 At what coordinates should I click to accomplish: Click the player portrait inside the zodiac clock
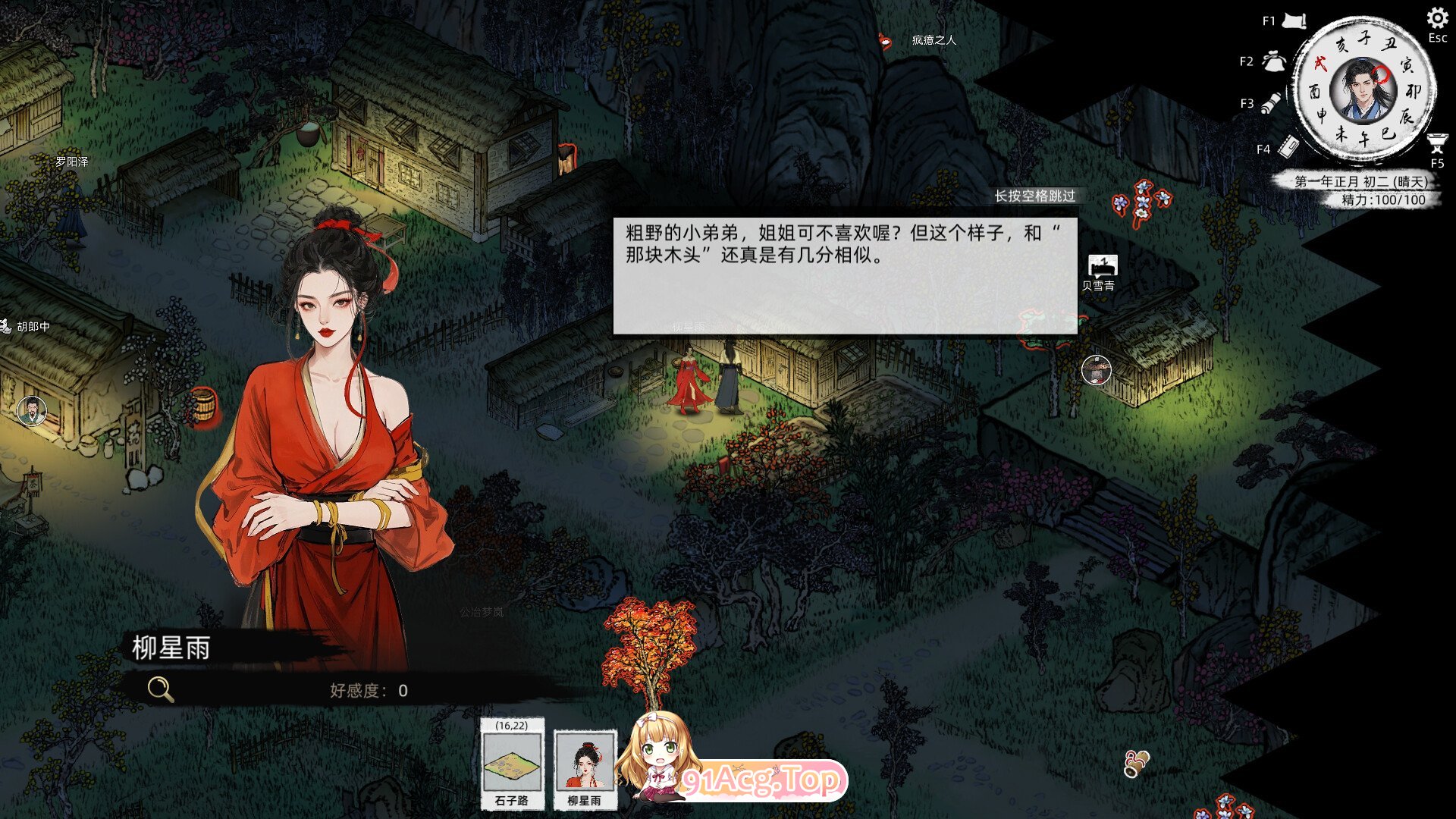pos(1362,91)
